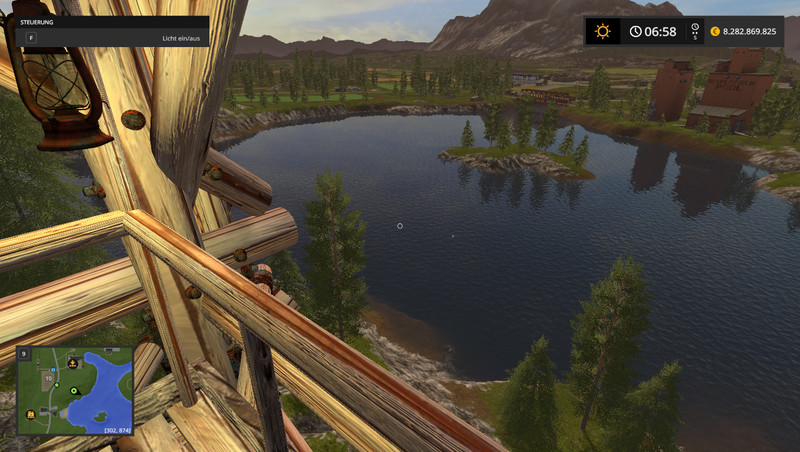Click the green player marker on the minimap
The image size is (800, 452).
coord(74,390)
